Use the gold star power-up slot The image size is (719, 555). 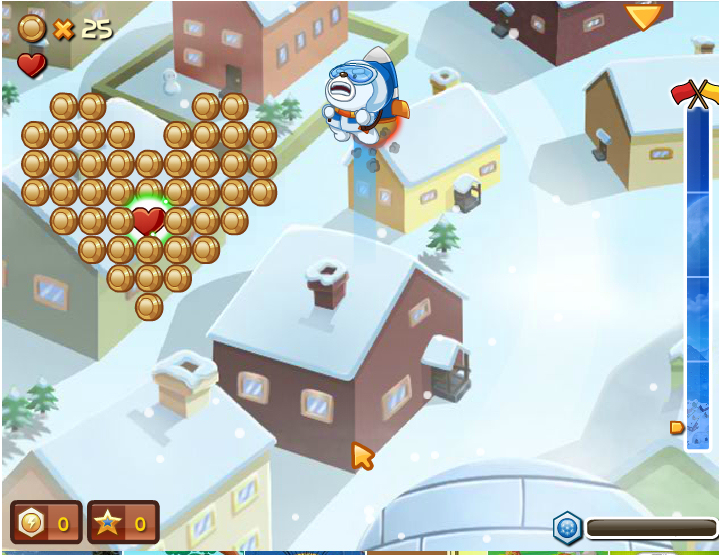(x=122, y=522)
